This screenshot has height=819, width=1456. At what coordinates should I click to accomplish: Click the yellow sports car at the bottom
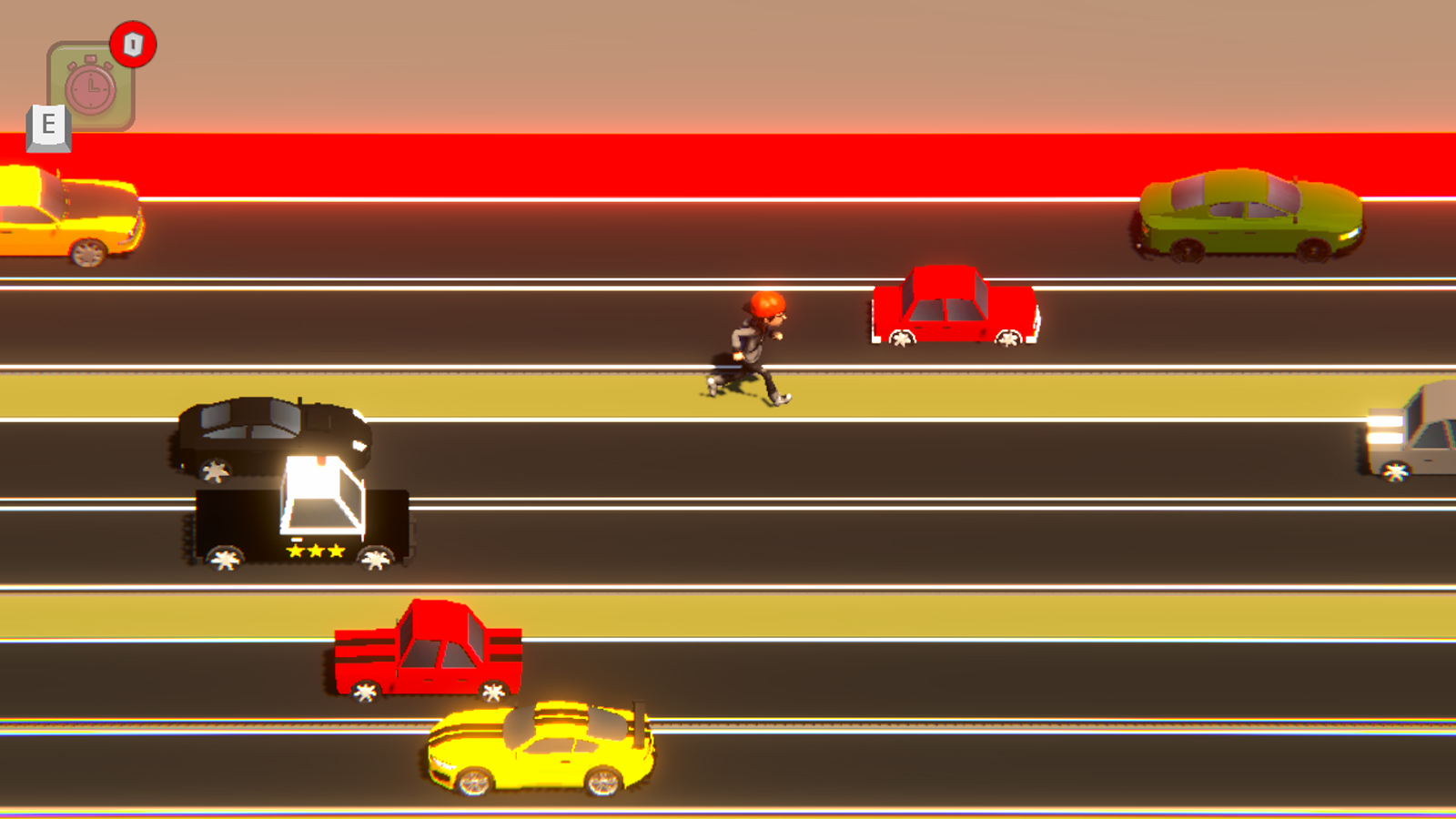pos(541,751)
